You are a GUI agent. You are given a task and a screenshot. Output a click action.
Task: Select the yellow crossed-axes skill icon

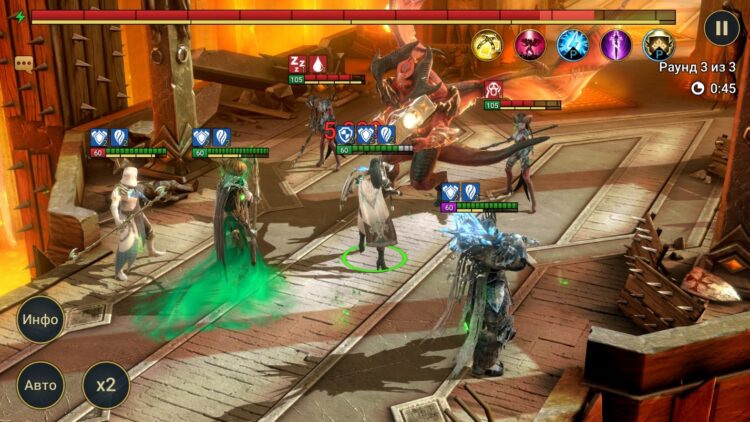[x=488, y=45]
